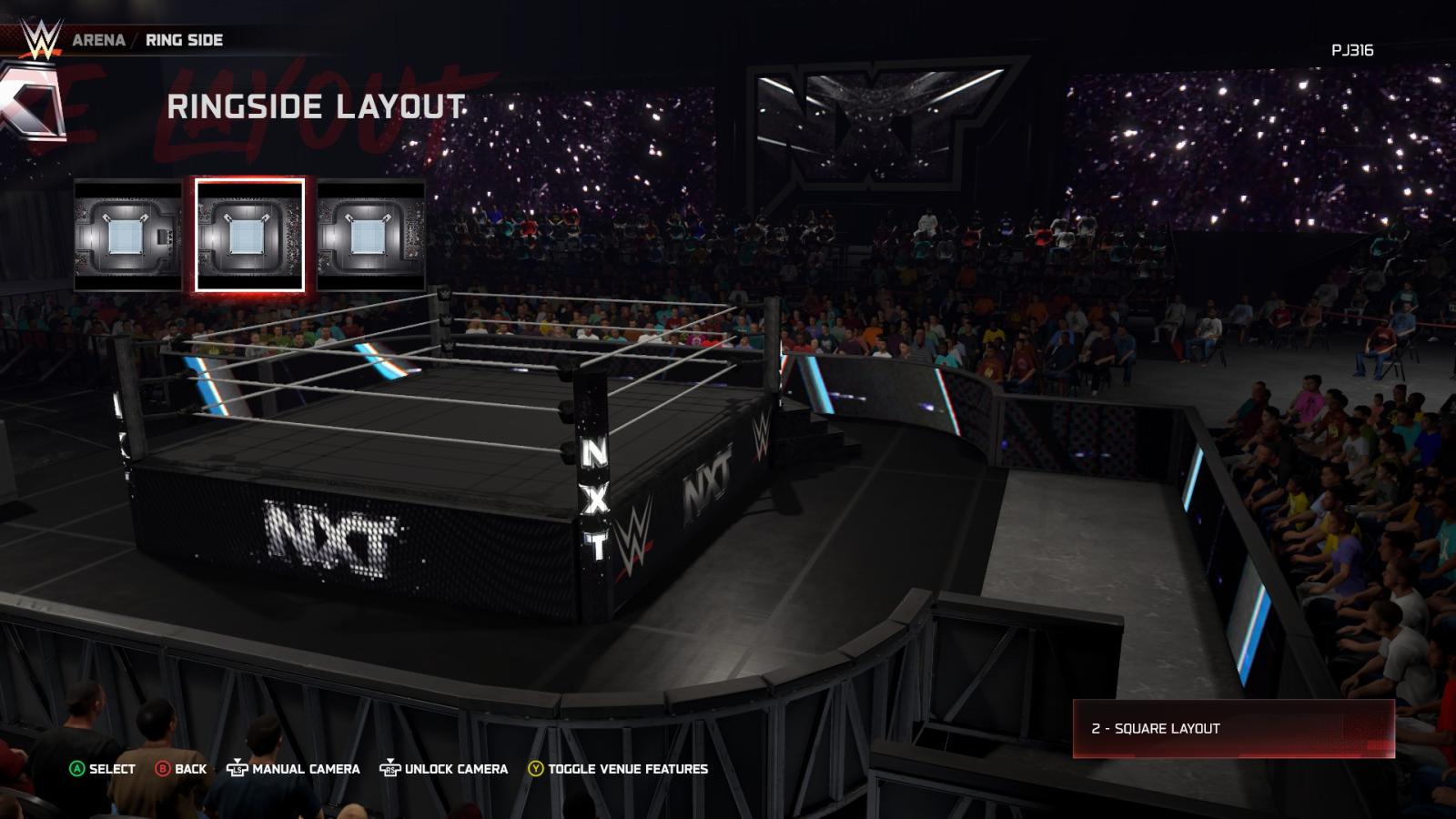The image size is (1456, 819).
Task: Click Unlock Camera option
Action: coord(444,769)
